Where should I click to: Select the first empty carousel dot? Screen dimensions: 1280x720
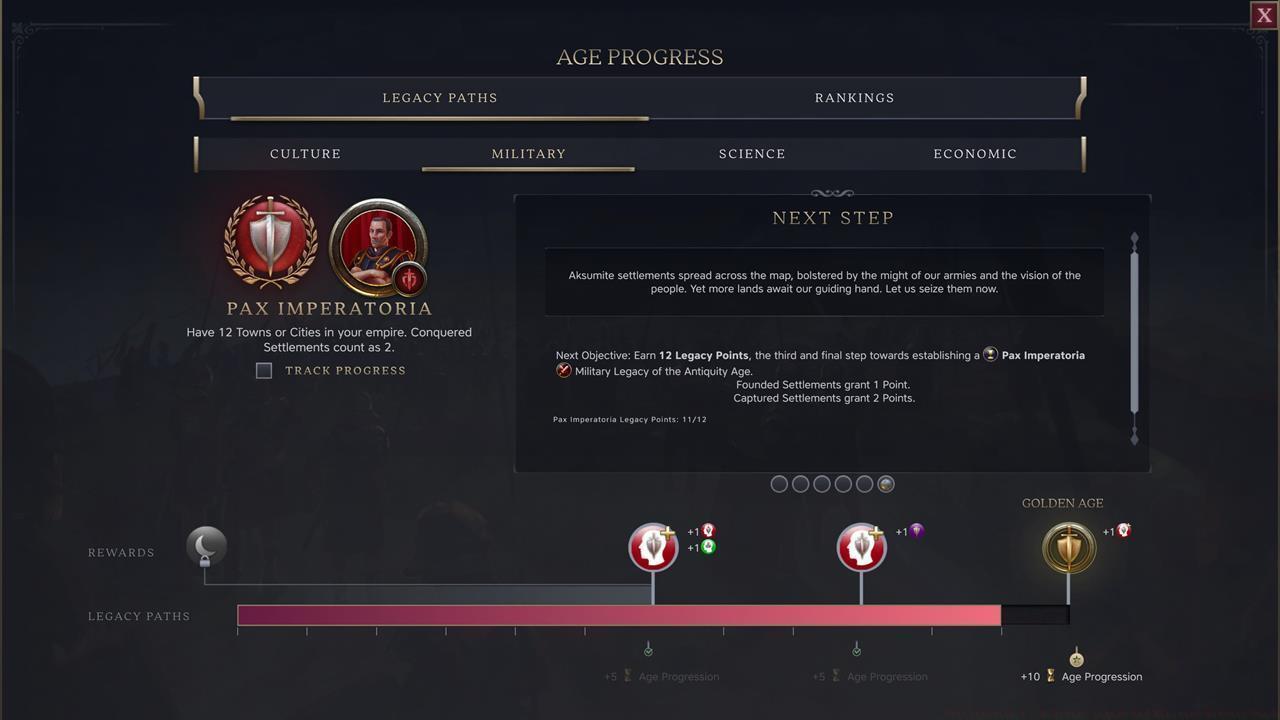(779, 483)
